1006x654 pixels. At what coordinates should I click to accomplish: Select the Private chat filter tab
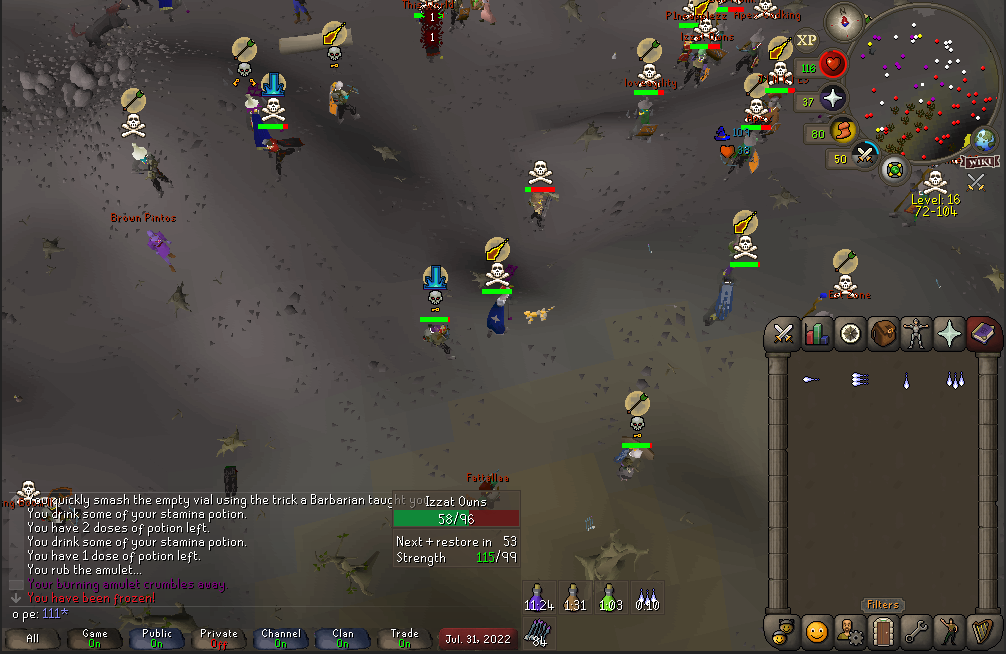219,638
